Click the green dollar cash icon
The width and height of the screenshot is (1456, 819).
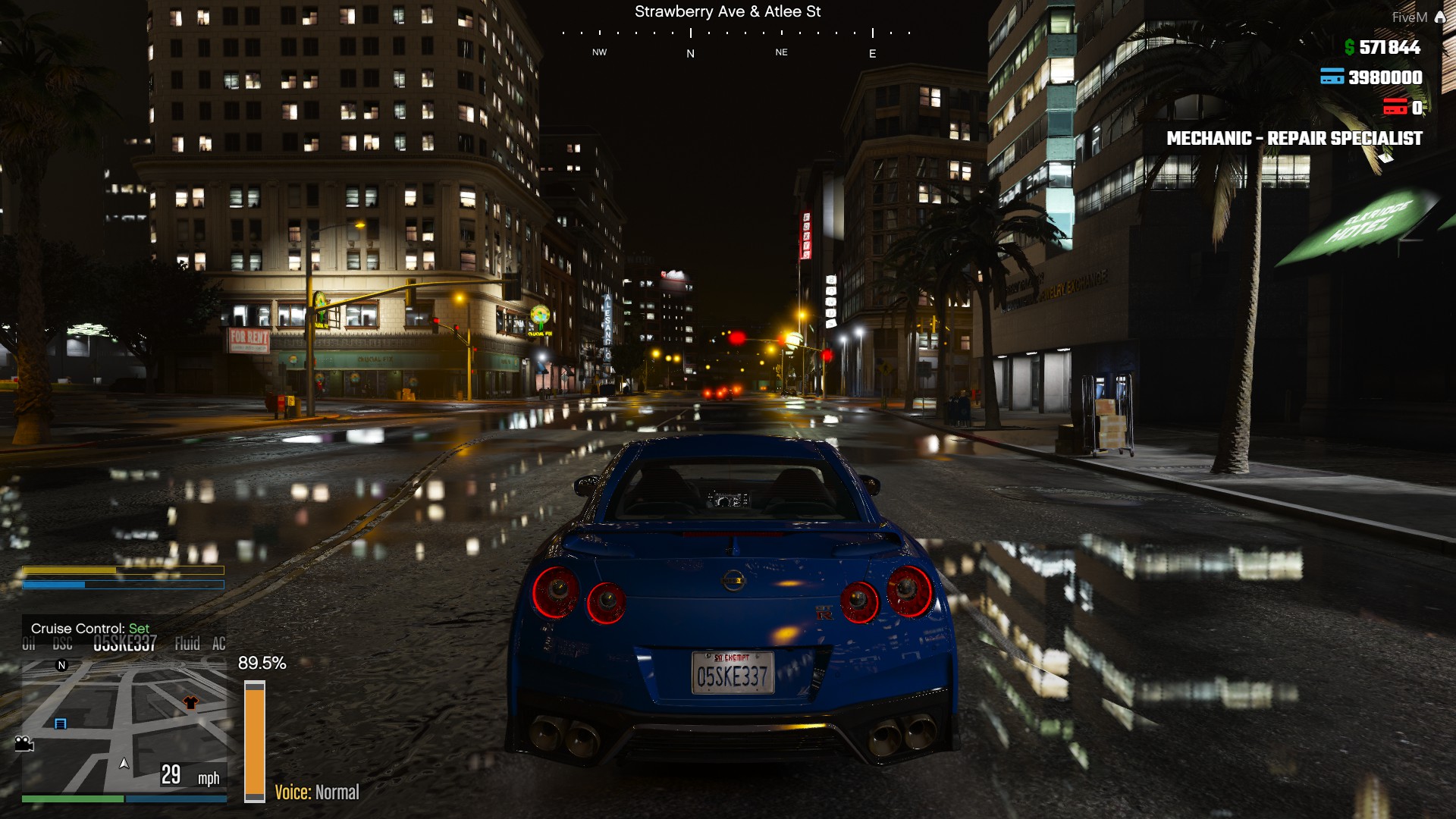(1349, 48)
